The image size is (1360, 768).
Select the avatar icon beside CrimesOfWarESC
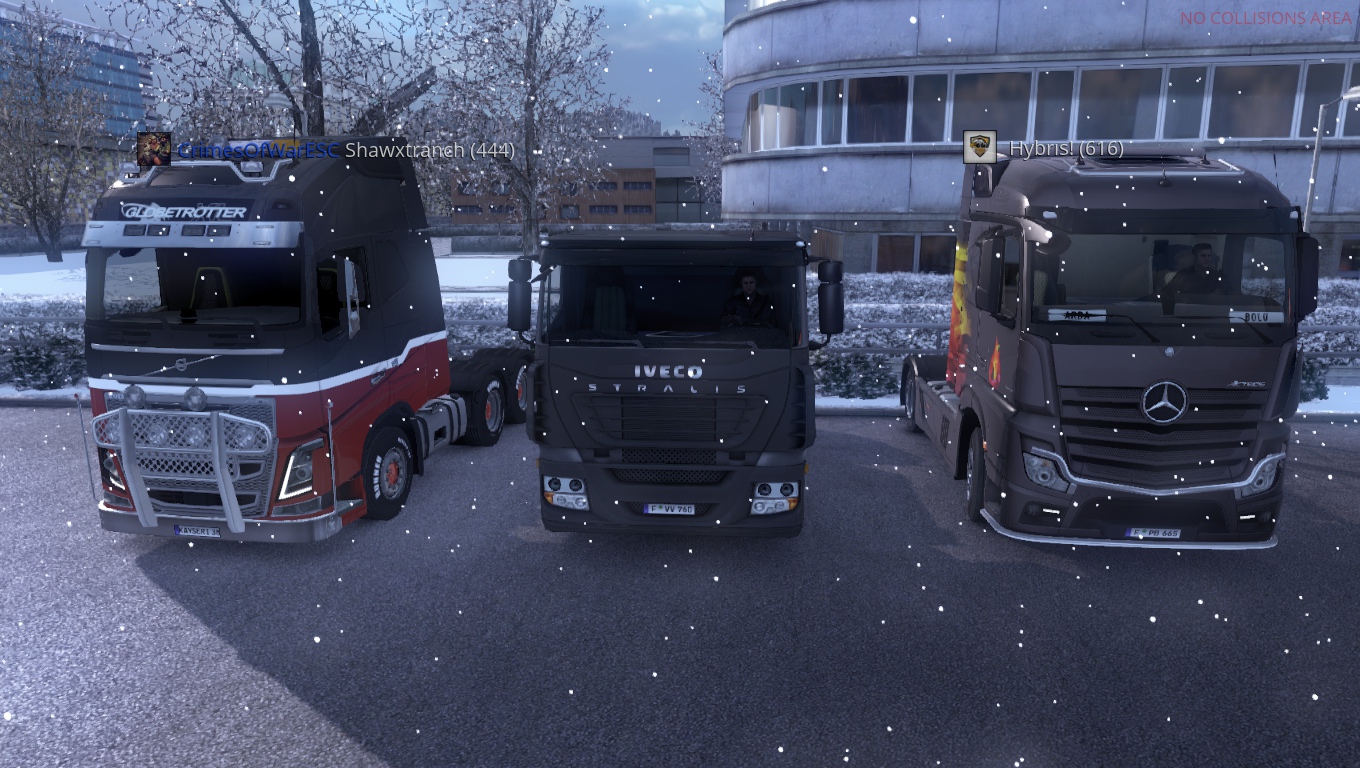[x=153, y=149]
